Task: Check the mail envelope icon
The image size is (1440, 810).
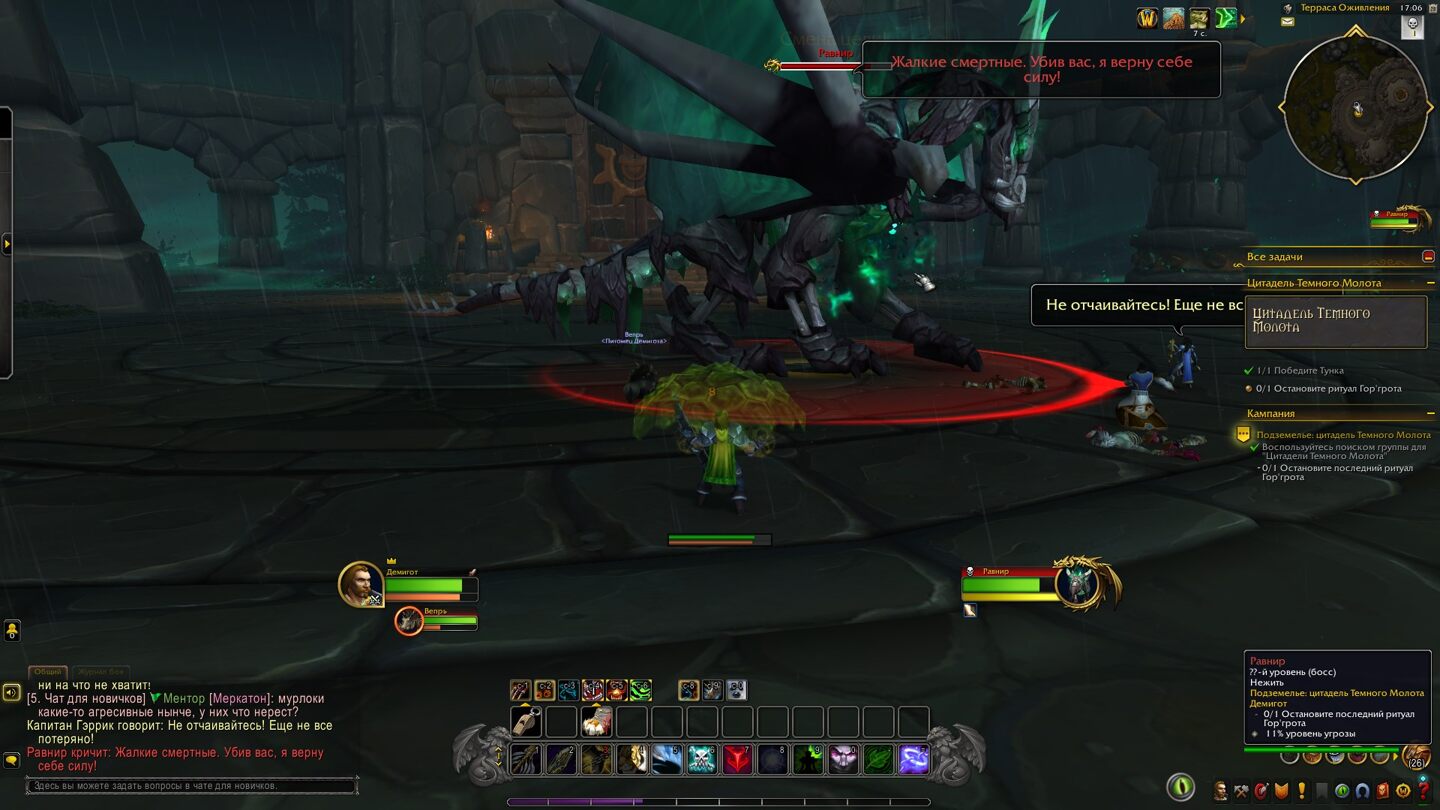Action: coord(1287,21)
